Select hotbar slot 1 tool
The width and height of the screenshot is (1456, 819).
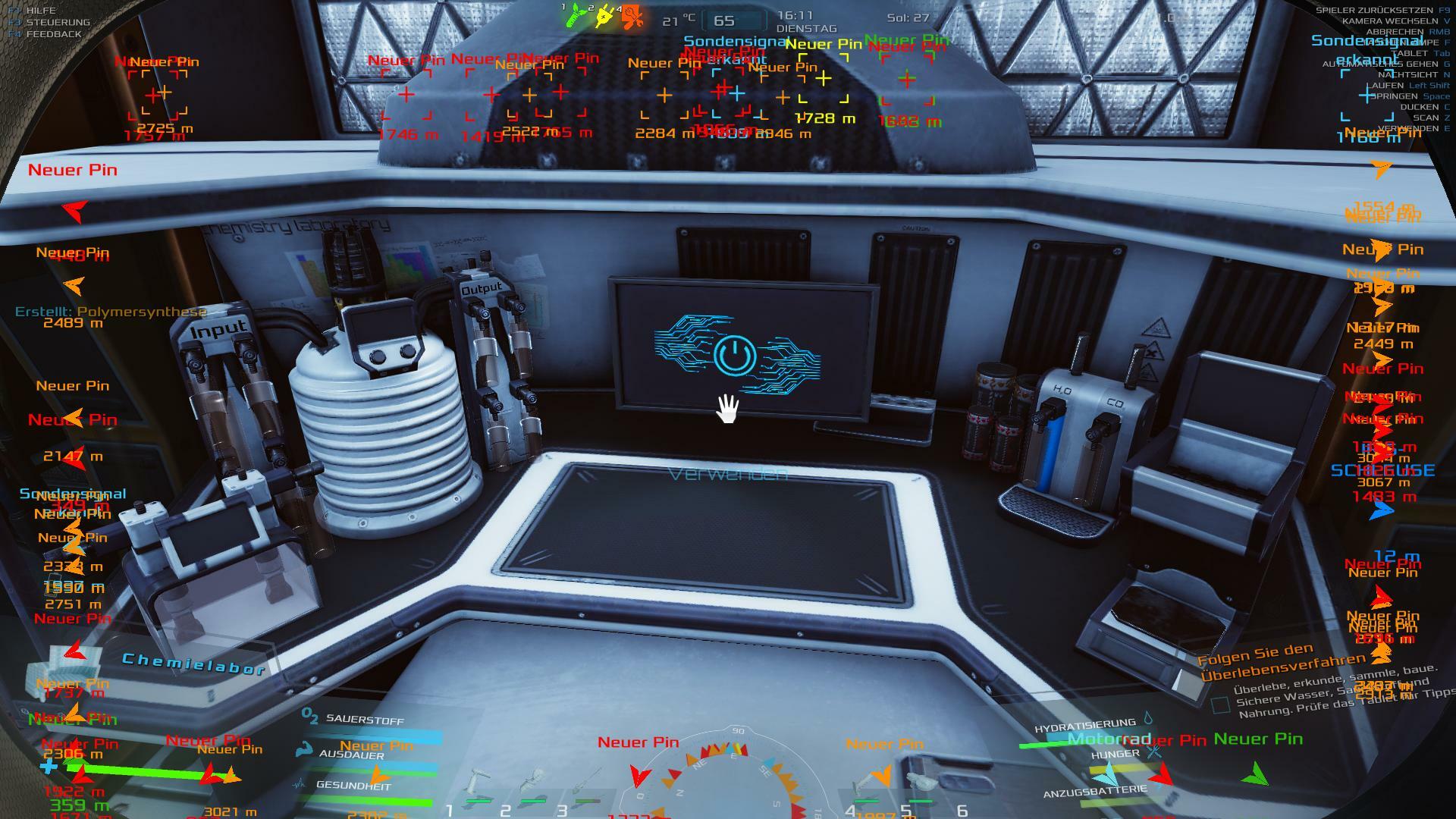[x=478, y=789]
